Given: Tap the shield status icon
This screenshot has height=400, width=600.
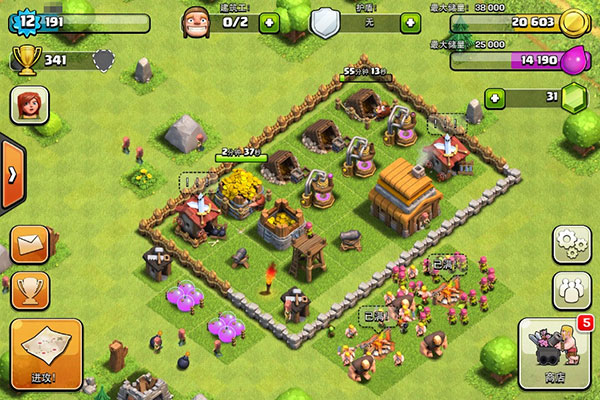Looking at the screenshot, I should click(x=324, y=22).
